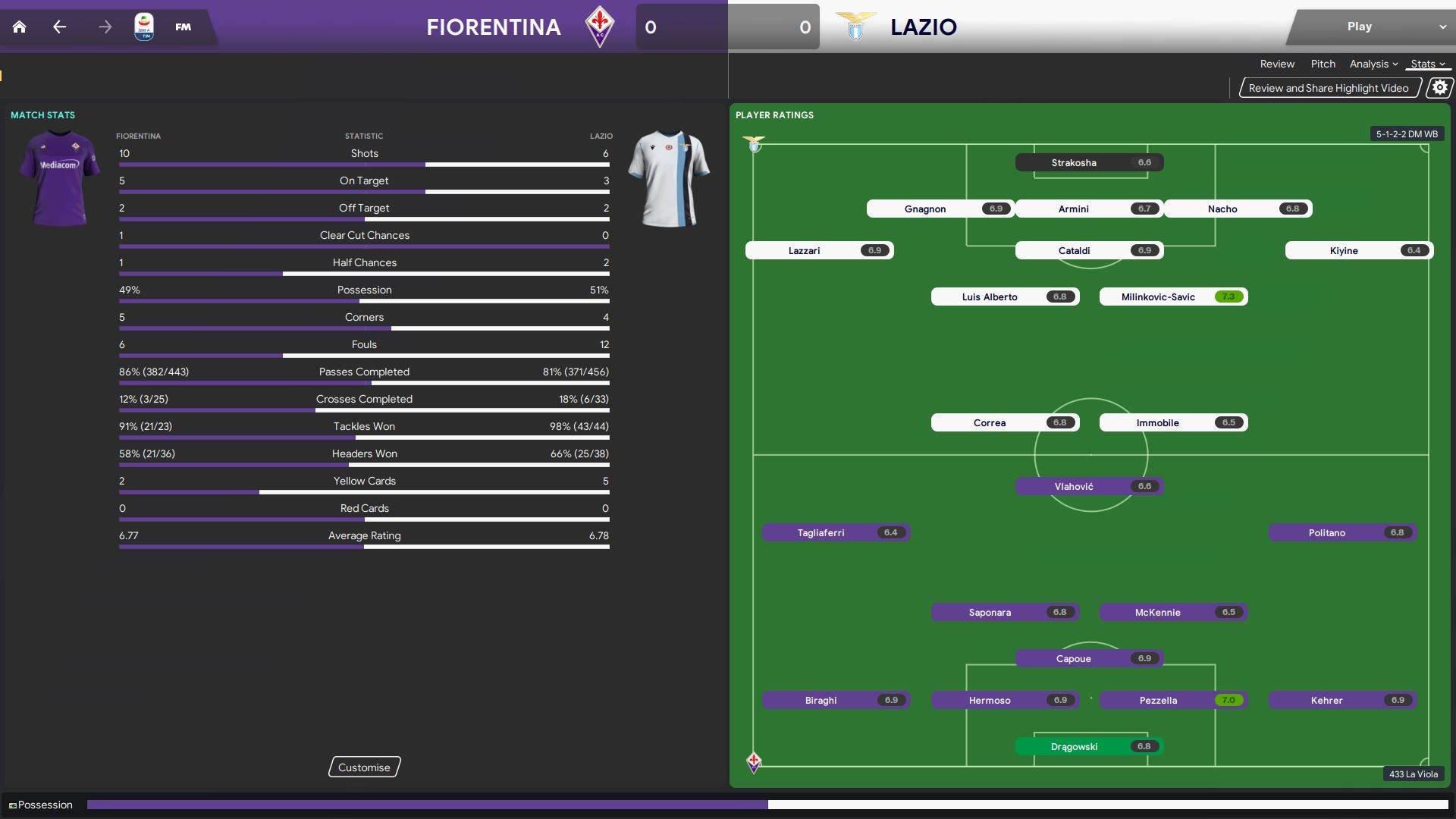The height and width of the screenshot is (819, 1456).
Task: Select Immobile's player rating chip
Action: (1173, 422)
